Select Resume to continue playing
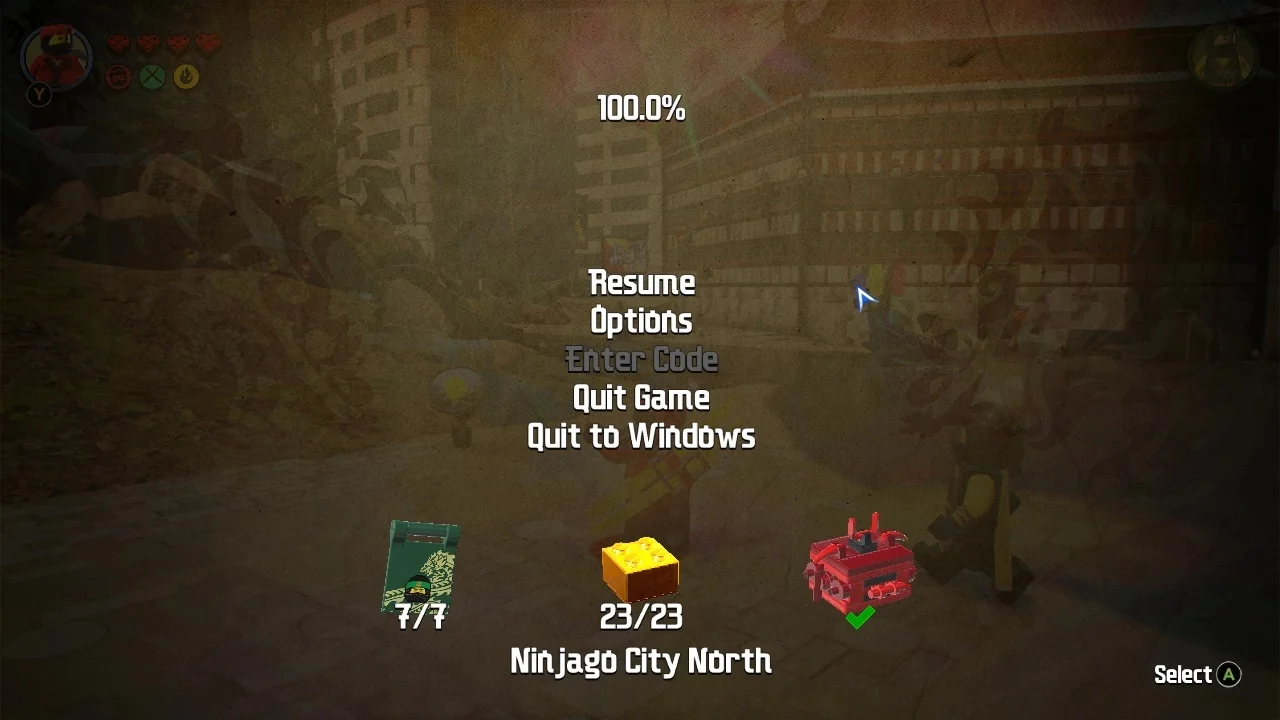Screen dimensions: 1280x720 tap(641, 283)
